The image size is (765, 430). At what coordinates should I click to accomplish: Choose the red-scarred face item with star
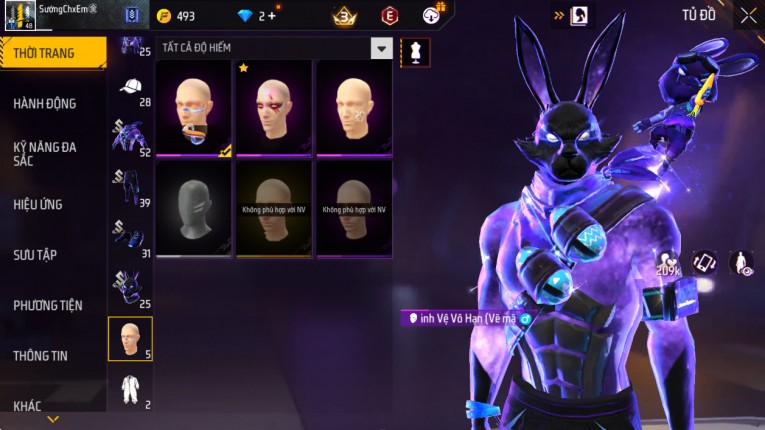pyautogui.click(x=274, y=108)
